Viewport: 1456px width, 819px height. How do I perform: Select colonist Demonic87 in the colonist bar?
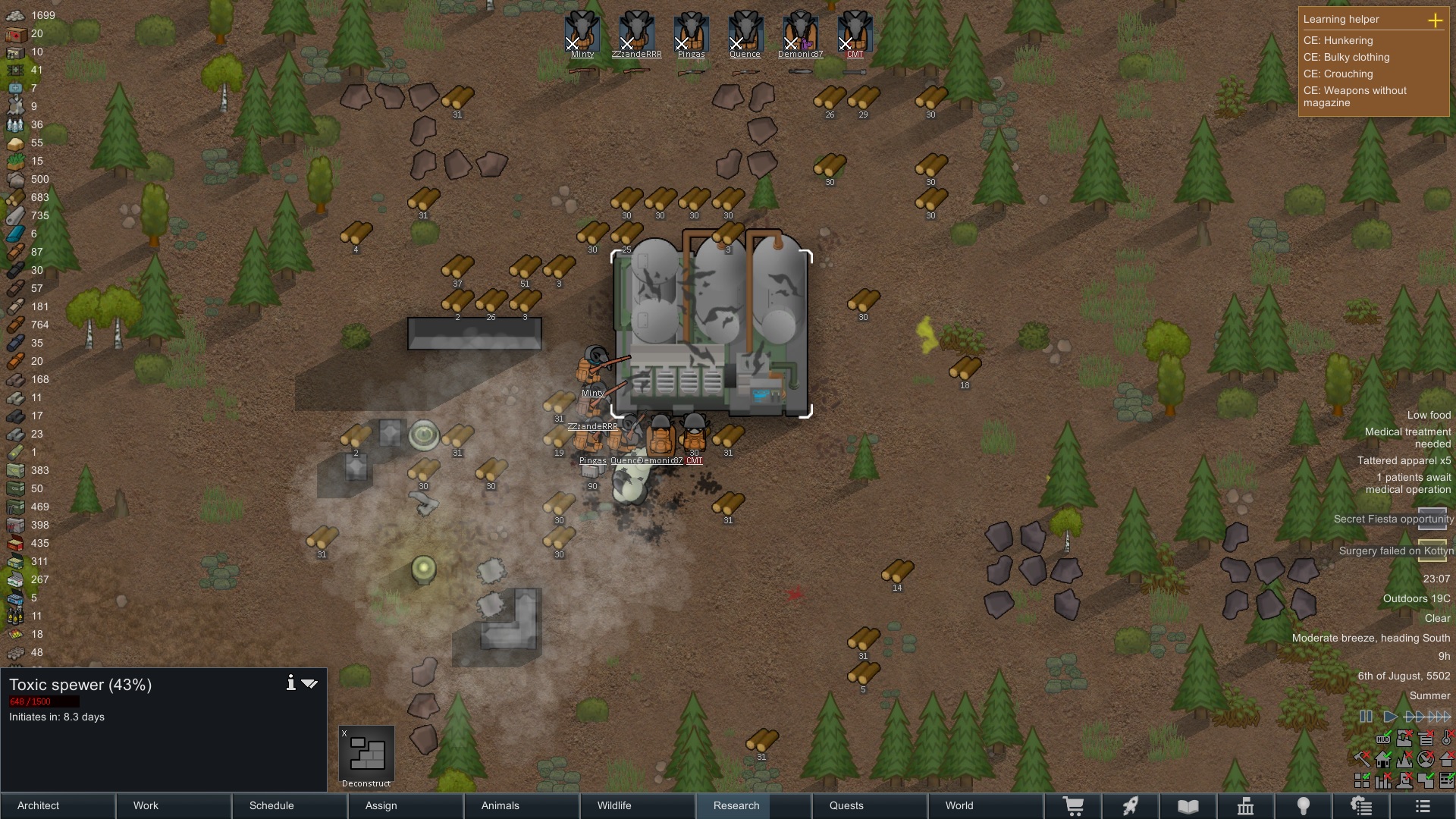pos(800,33)
